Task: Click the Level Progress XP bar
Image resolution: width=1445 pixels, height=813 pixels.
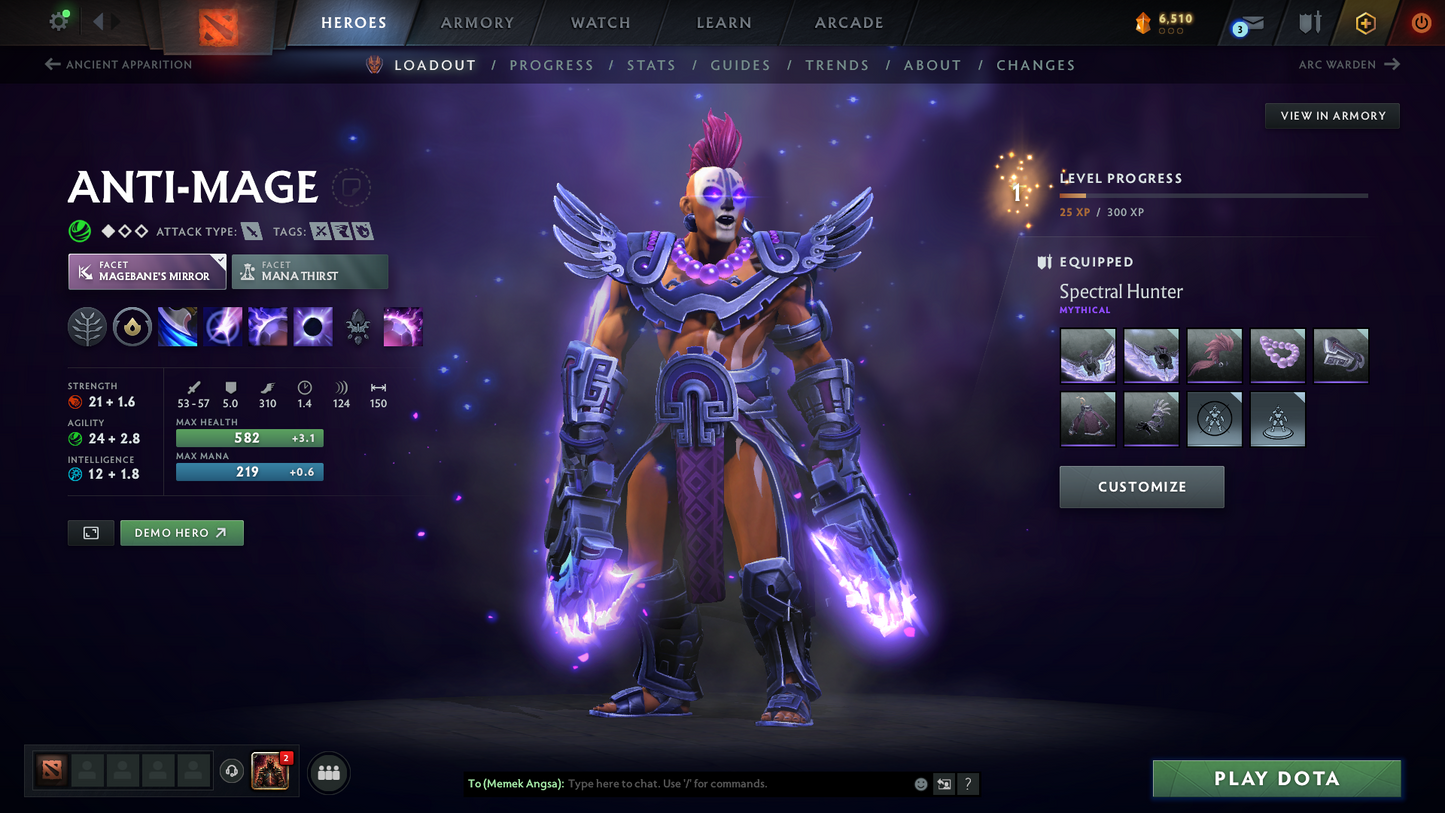Action: tap(1213, 196)
